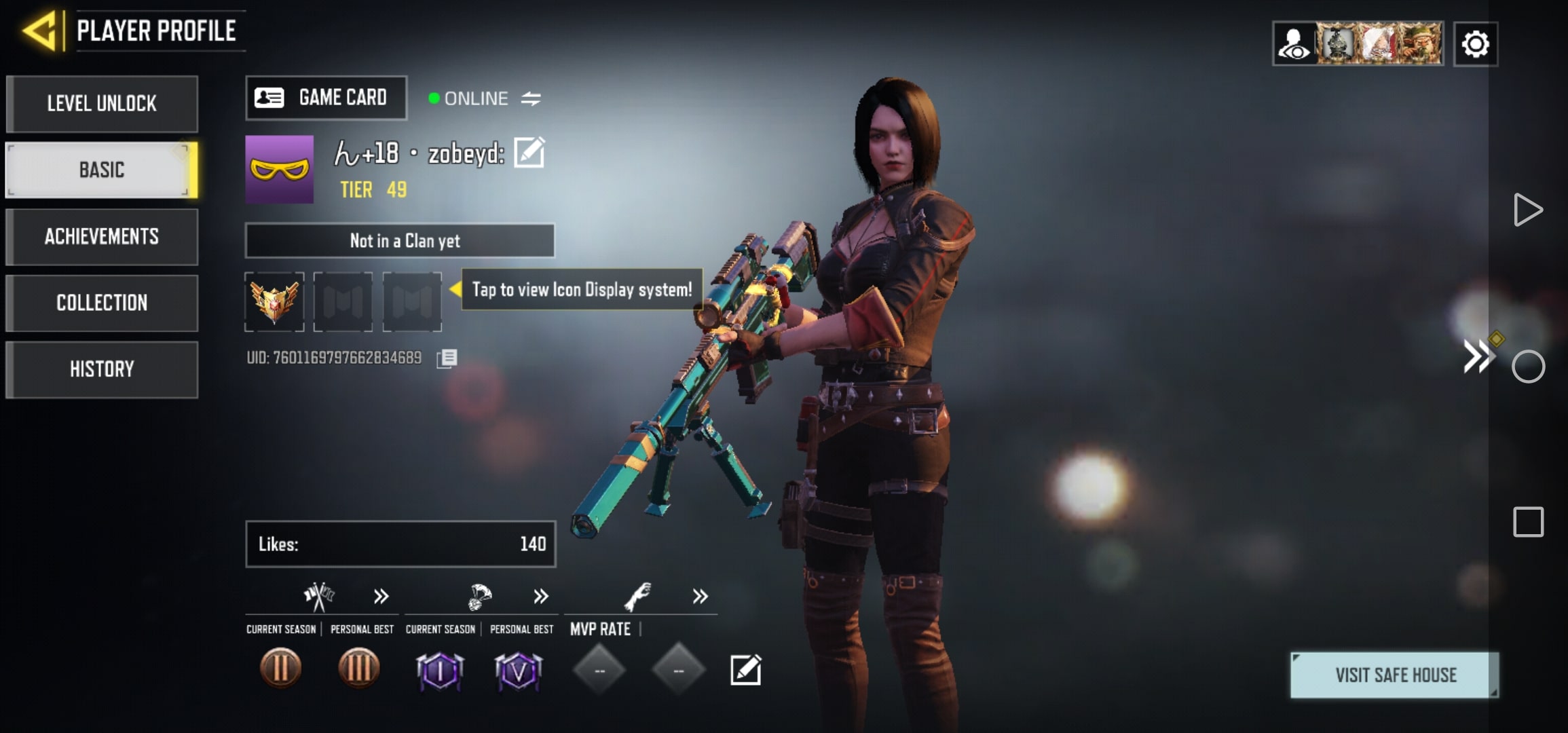
Task: Open the Level Unlock tab
Action: (102, 104)
